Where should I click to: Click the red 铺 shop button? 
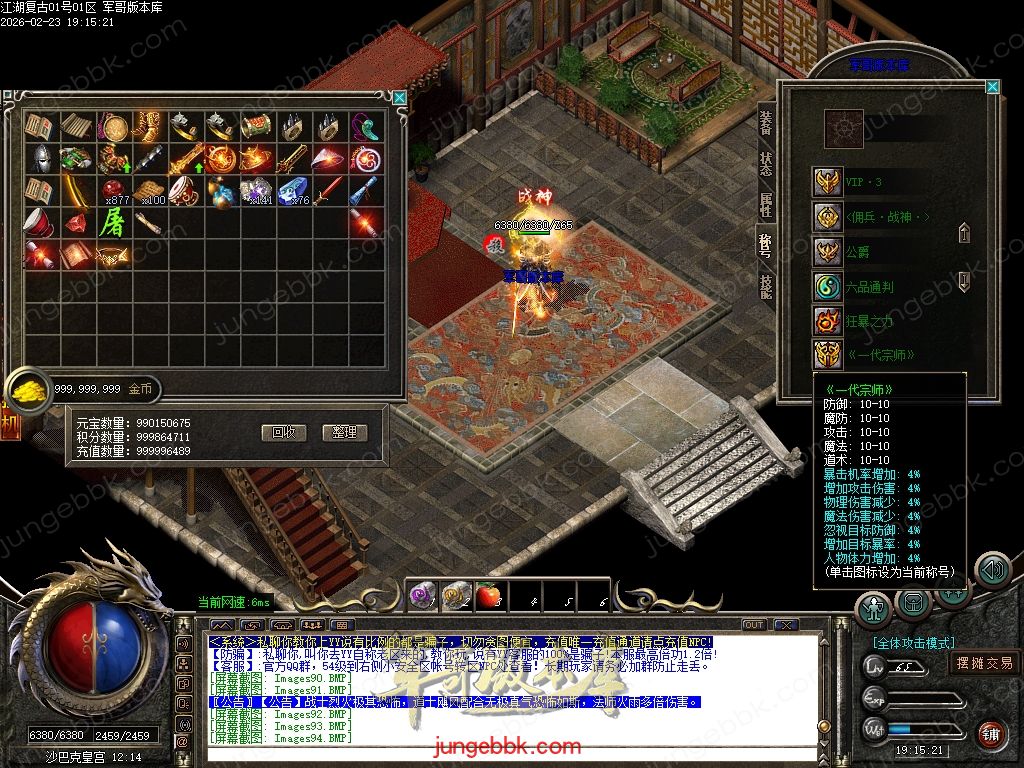pyautogui.click(x=991, y=735)
